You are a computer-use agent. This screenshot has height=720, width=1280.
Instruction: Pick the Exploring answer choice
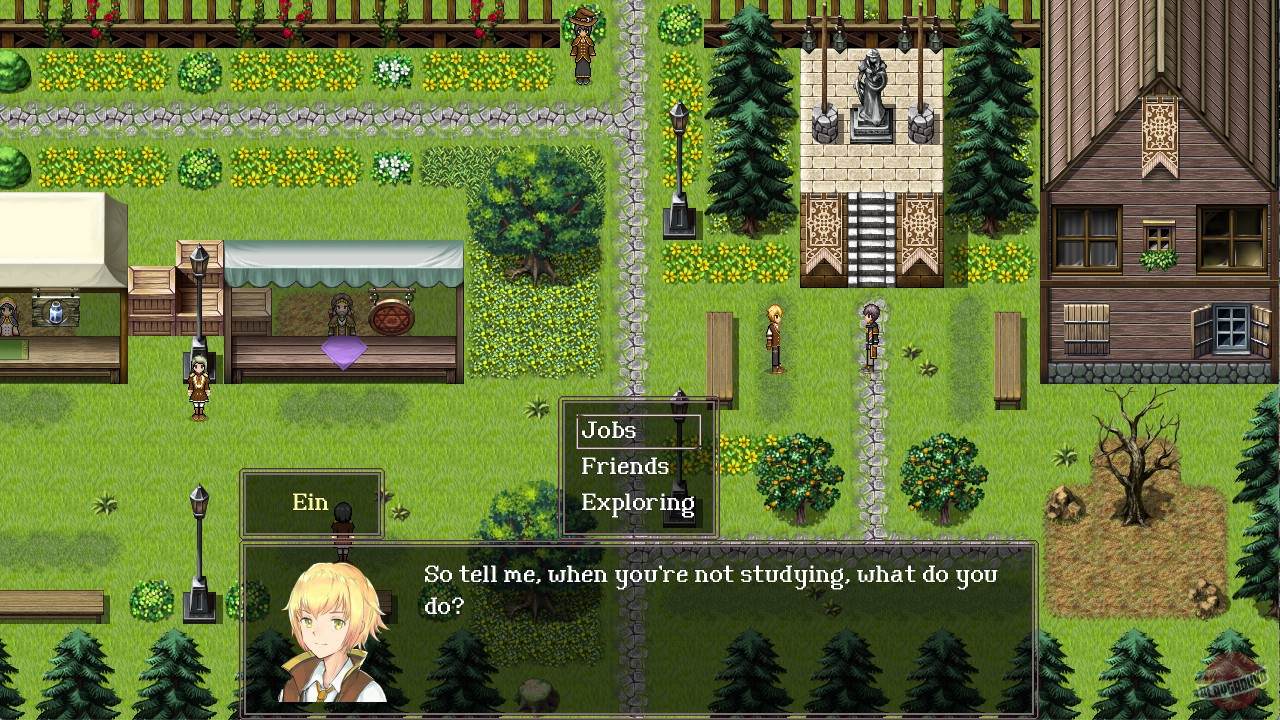[x=637, y=502]
